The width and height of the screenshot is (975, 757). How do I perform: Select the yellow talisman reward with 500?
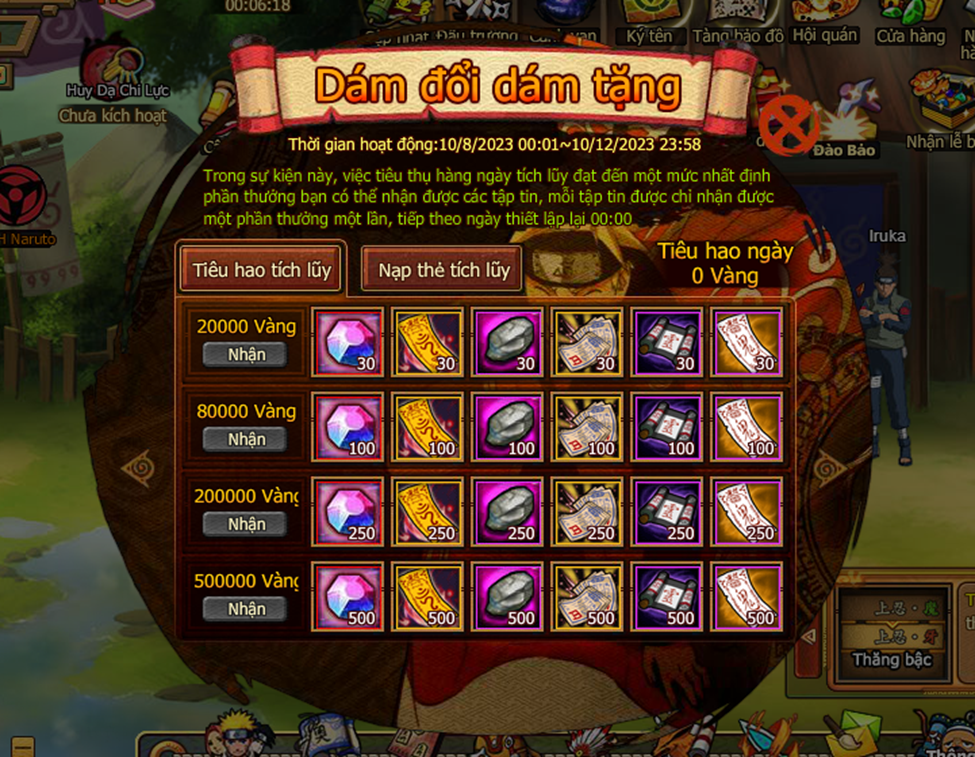pos(427,597)
